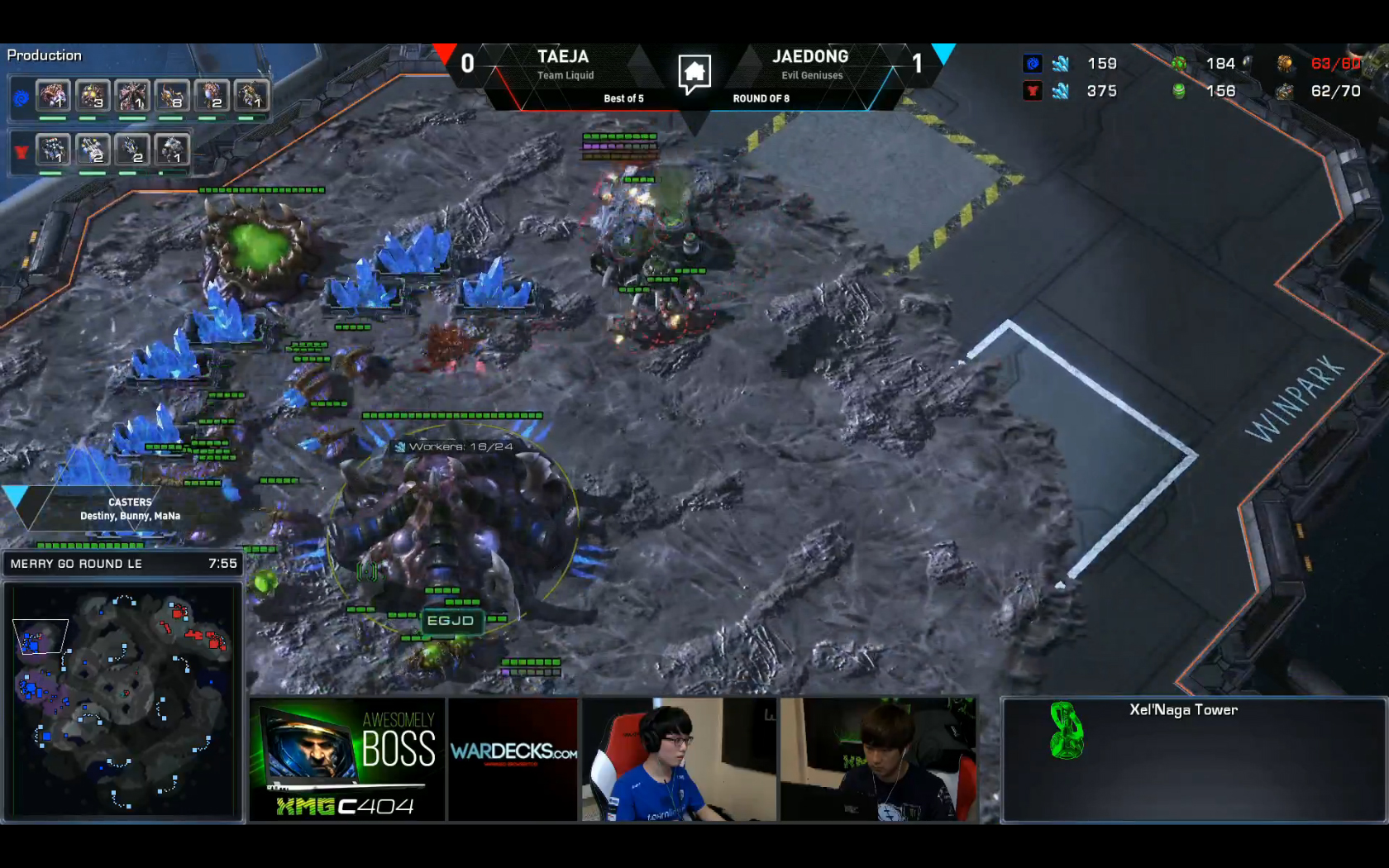Click the Zerg production icon showing 8
The image size is (1389, 868).
pyautogui.click(x=172, y=96)
